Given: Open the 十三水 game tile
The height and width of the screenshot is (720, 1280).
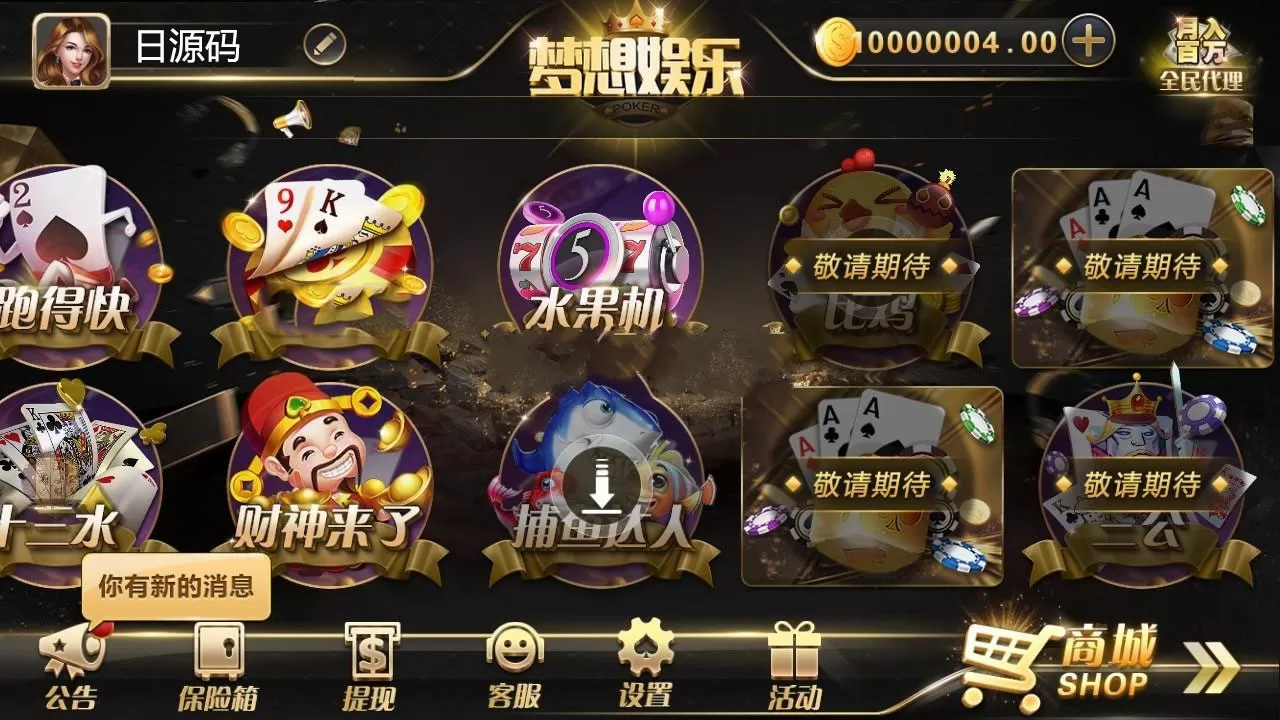Looking at the screenshot, I should point(70,470).
